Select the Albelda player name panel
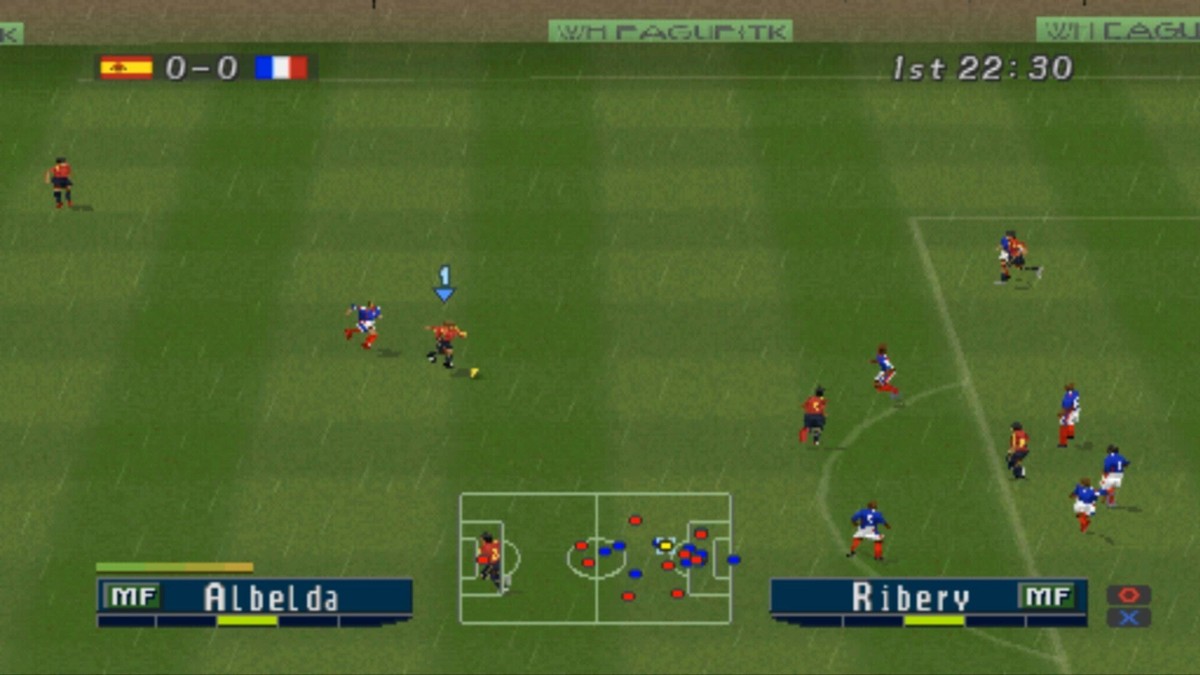This screenshot has width=1200, height=675. 255,597
